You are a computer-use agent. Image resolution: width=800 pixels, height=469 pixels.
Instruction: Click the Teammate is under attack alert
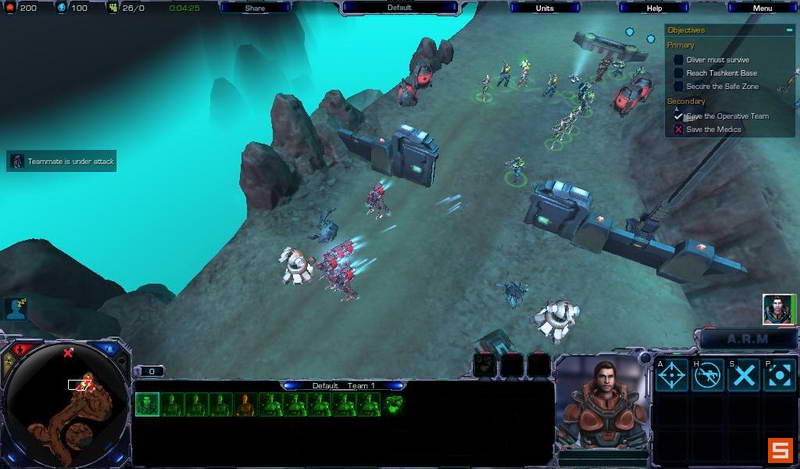62,161
